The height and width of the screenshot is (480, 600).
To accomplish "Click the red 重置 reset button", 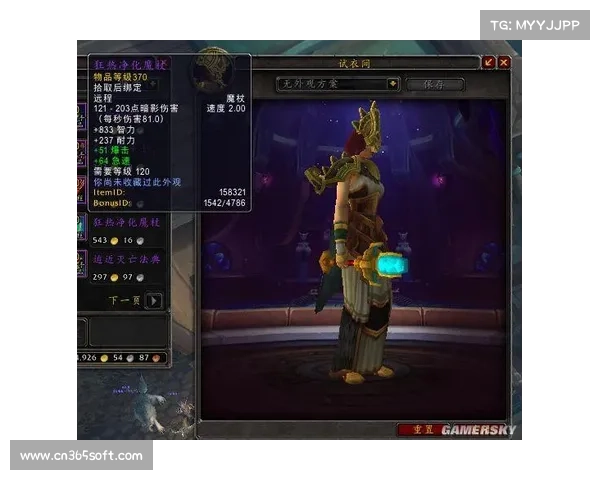I will (416, 429).
